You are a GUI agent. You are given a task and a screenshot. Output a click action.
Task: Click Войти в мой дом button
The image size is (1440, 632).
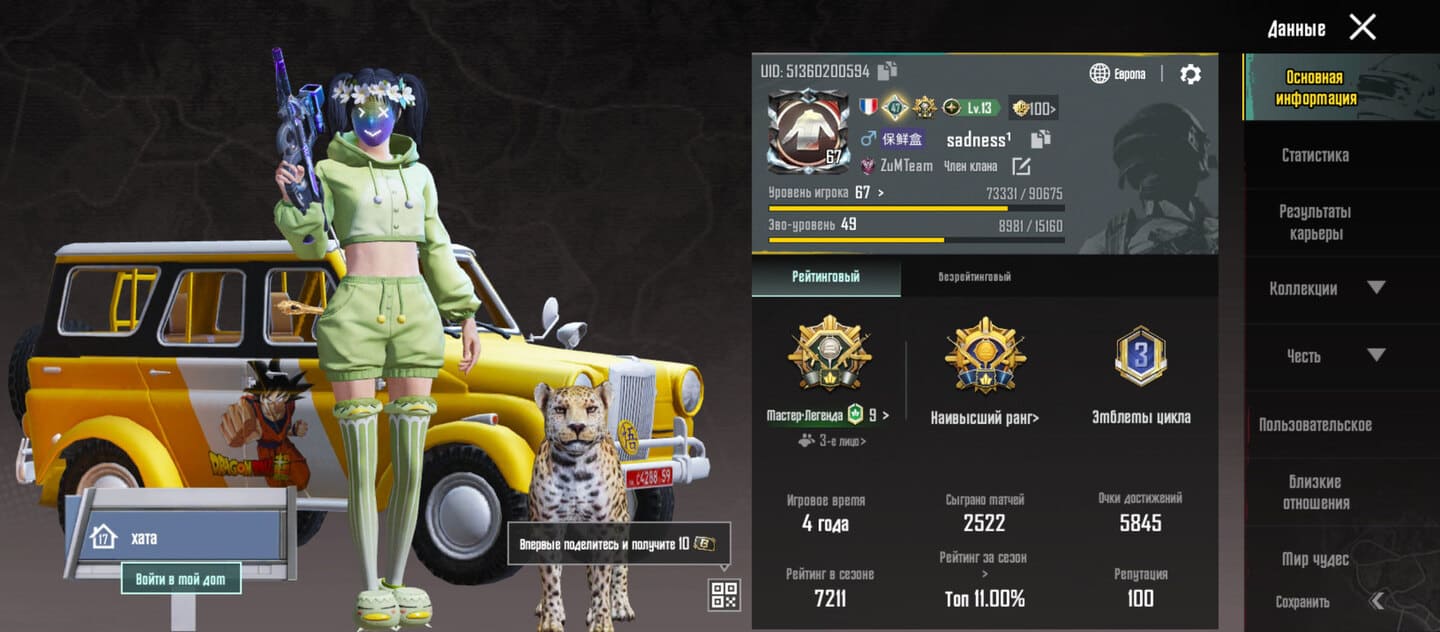point(181,578)
